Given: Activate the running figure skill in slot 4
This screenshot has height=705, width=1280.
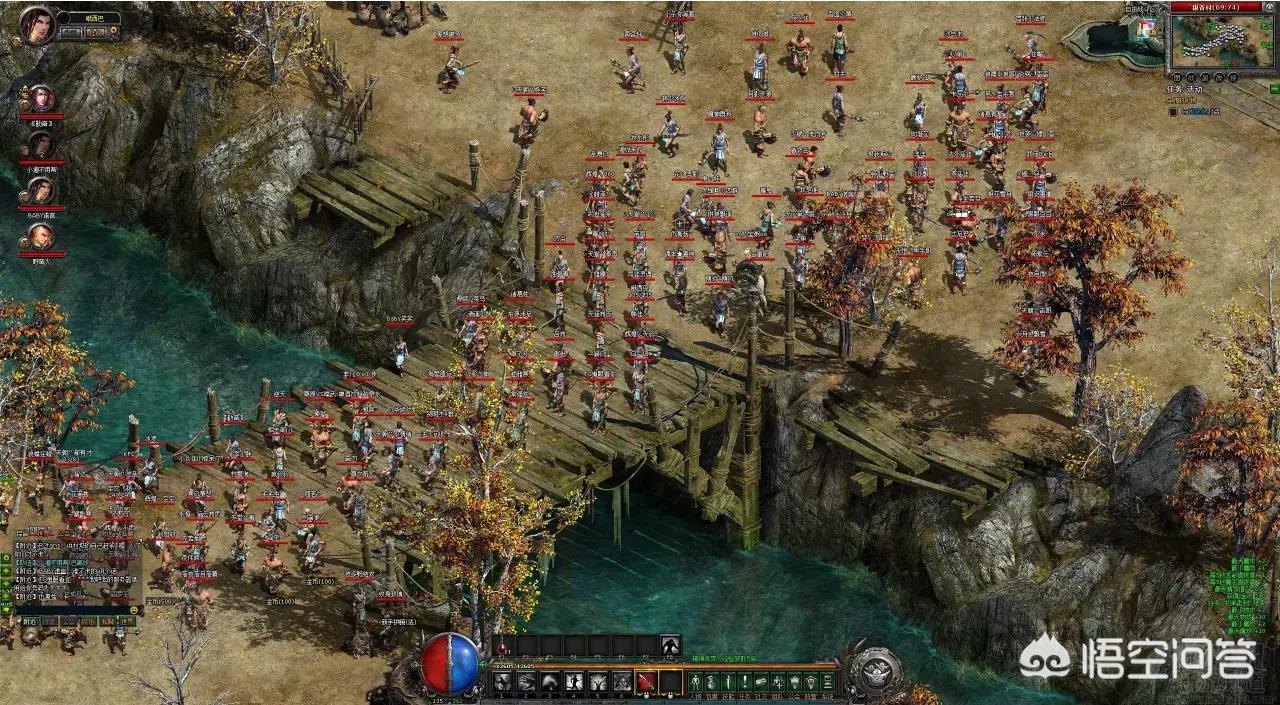Looking at the screenshot, I should pos(574,682).
